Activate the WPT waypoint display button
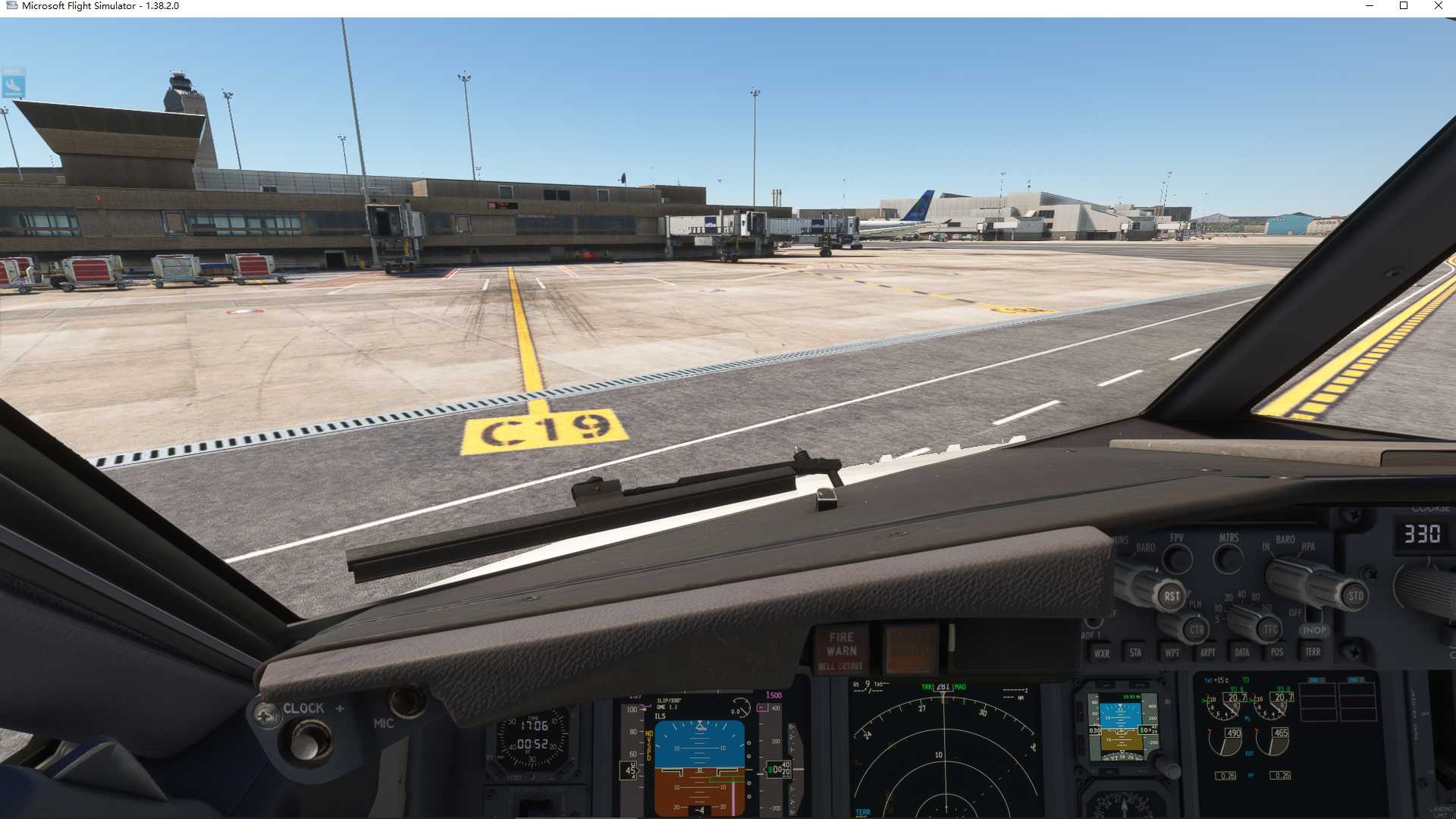 coord(1173,651)
